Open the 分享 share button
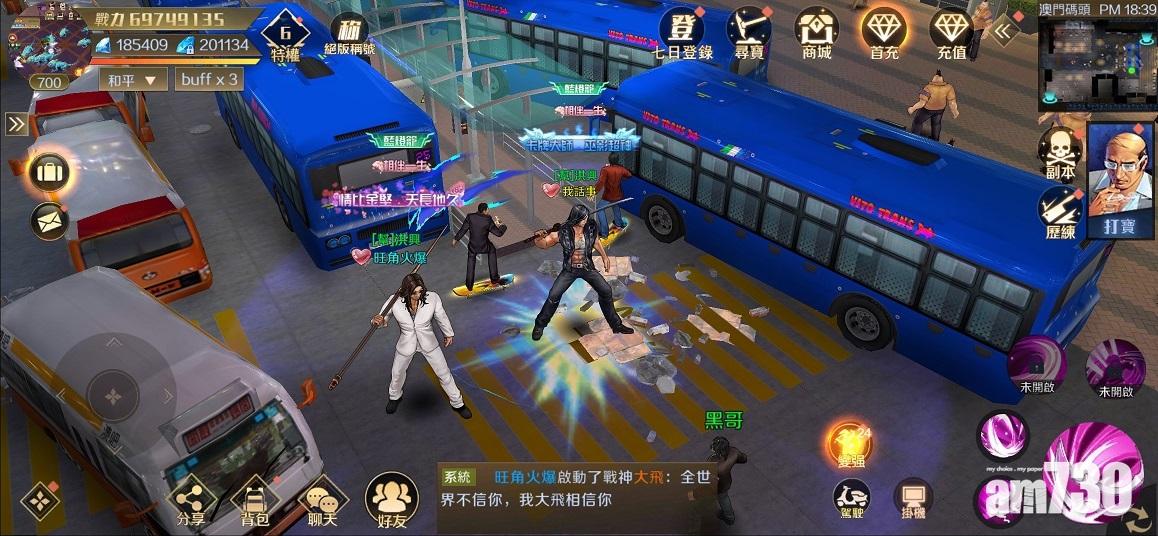Image resolution: width=1158 pixels, height=536 pixels. pyautogui.click(x=190, y=500)
